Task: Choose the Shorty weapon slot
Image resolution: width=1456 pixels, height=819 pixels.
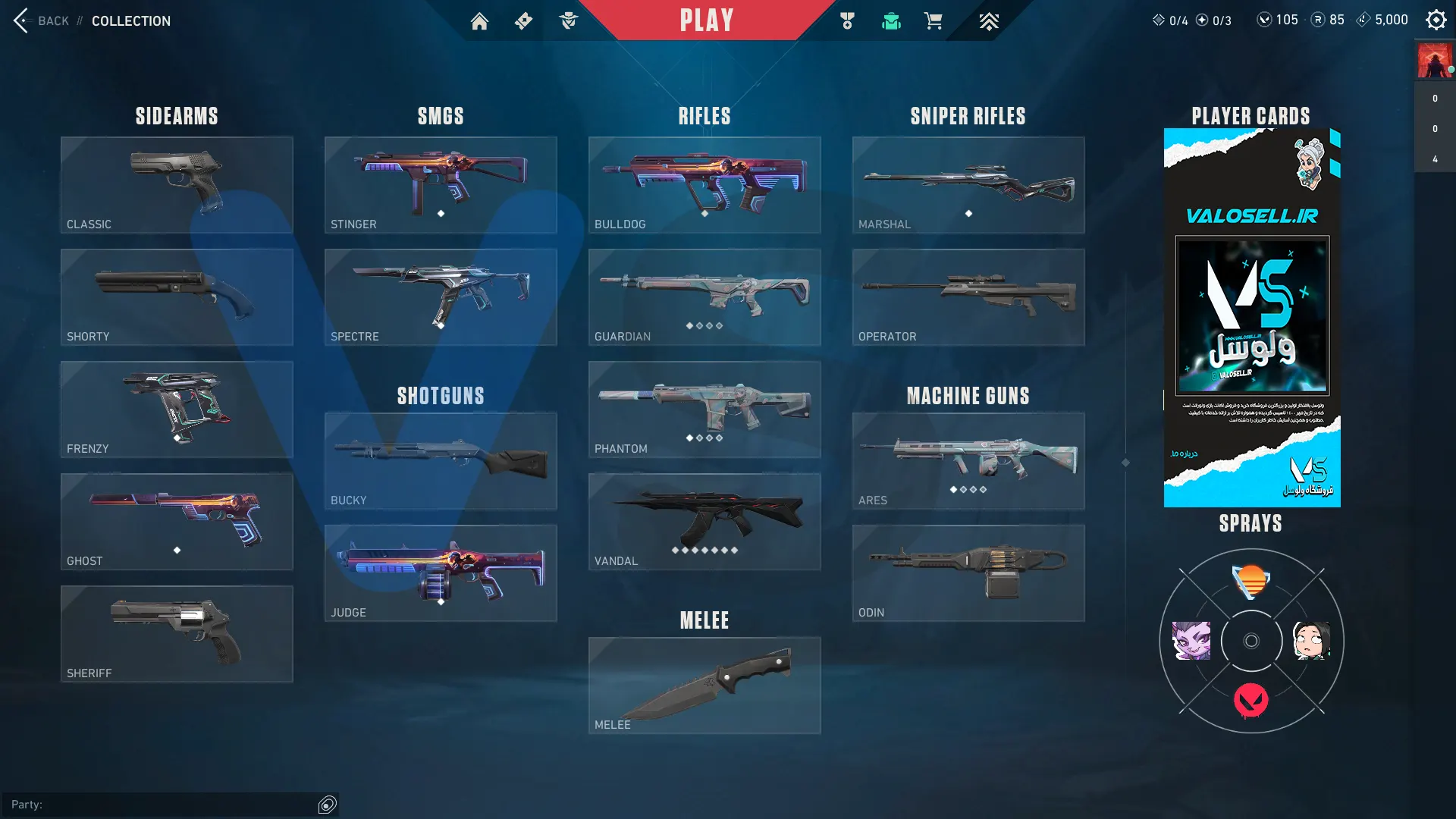Action: pyautogui.click(x=177, y=297)
